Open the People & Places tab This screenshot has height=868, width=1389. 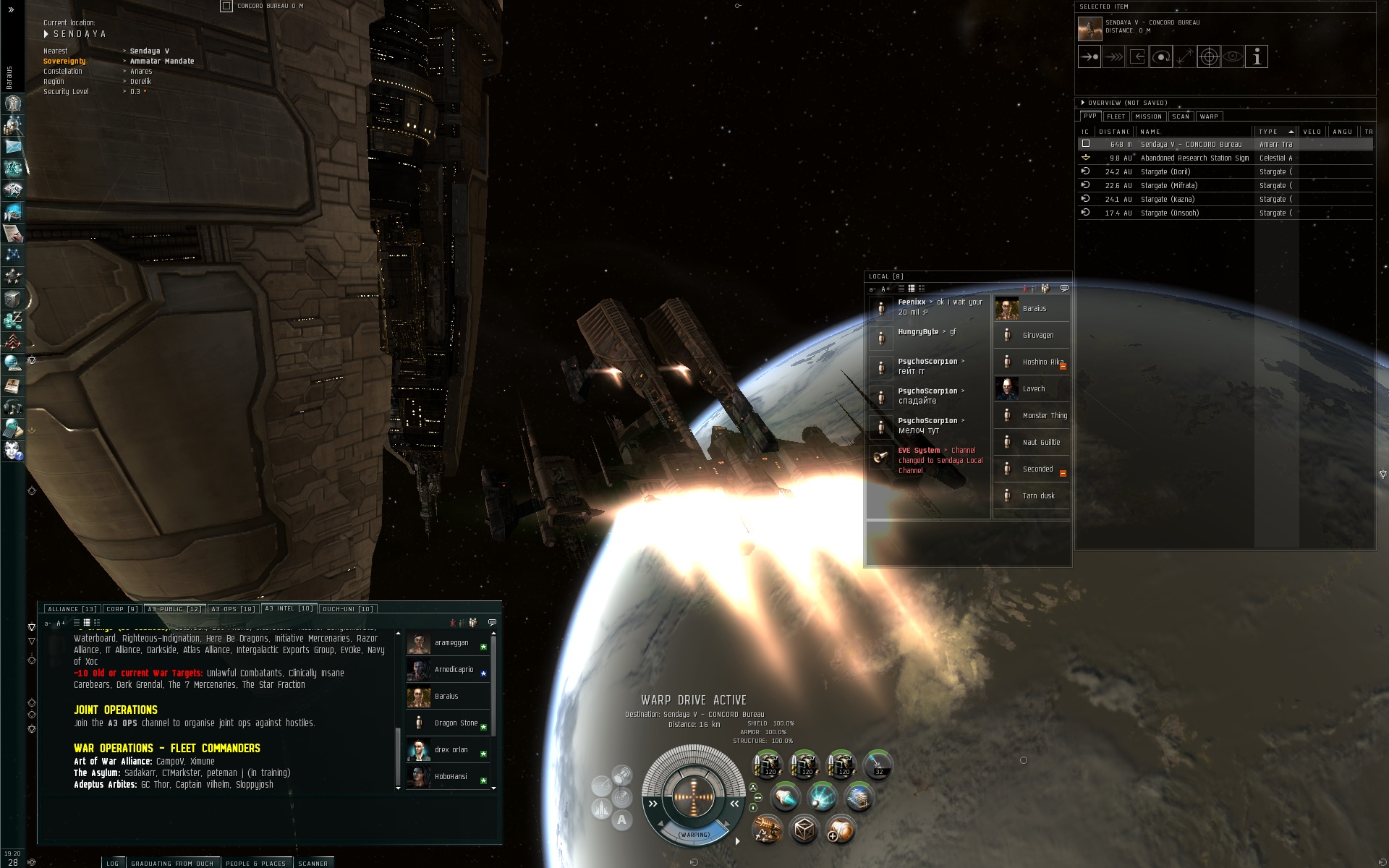click(255, 863)
